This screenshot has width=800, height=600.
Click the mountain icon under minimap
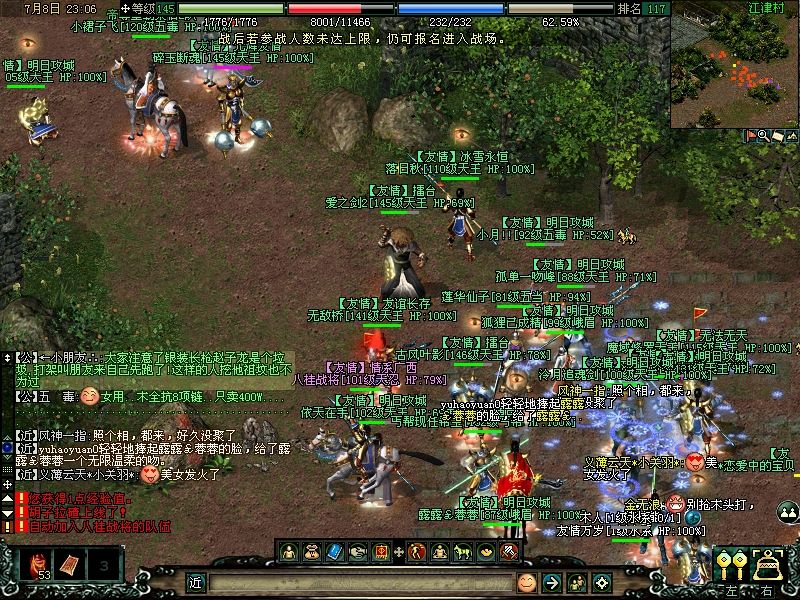tap(791, 135)
